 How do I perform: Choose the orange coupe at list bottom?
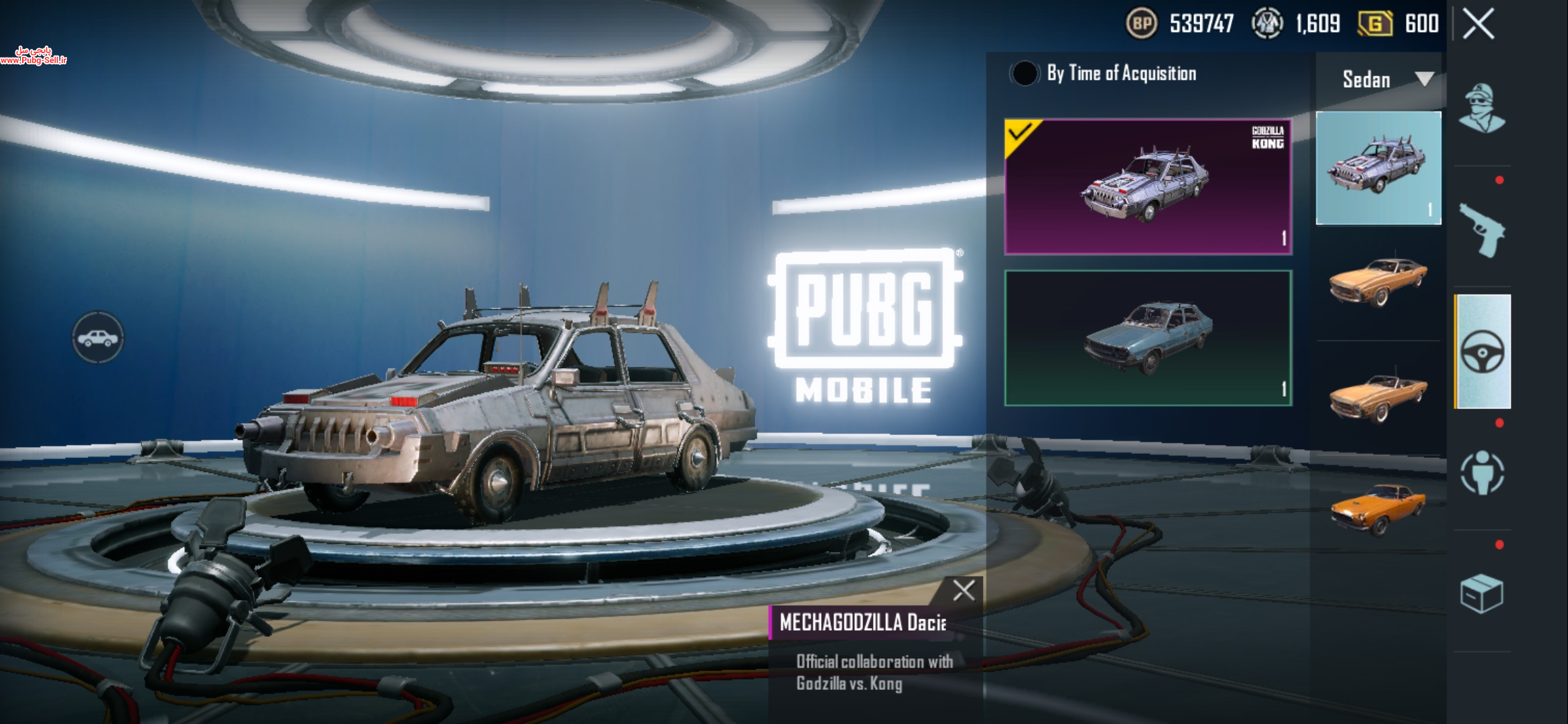[x=1378, y=508]
